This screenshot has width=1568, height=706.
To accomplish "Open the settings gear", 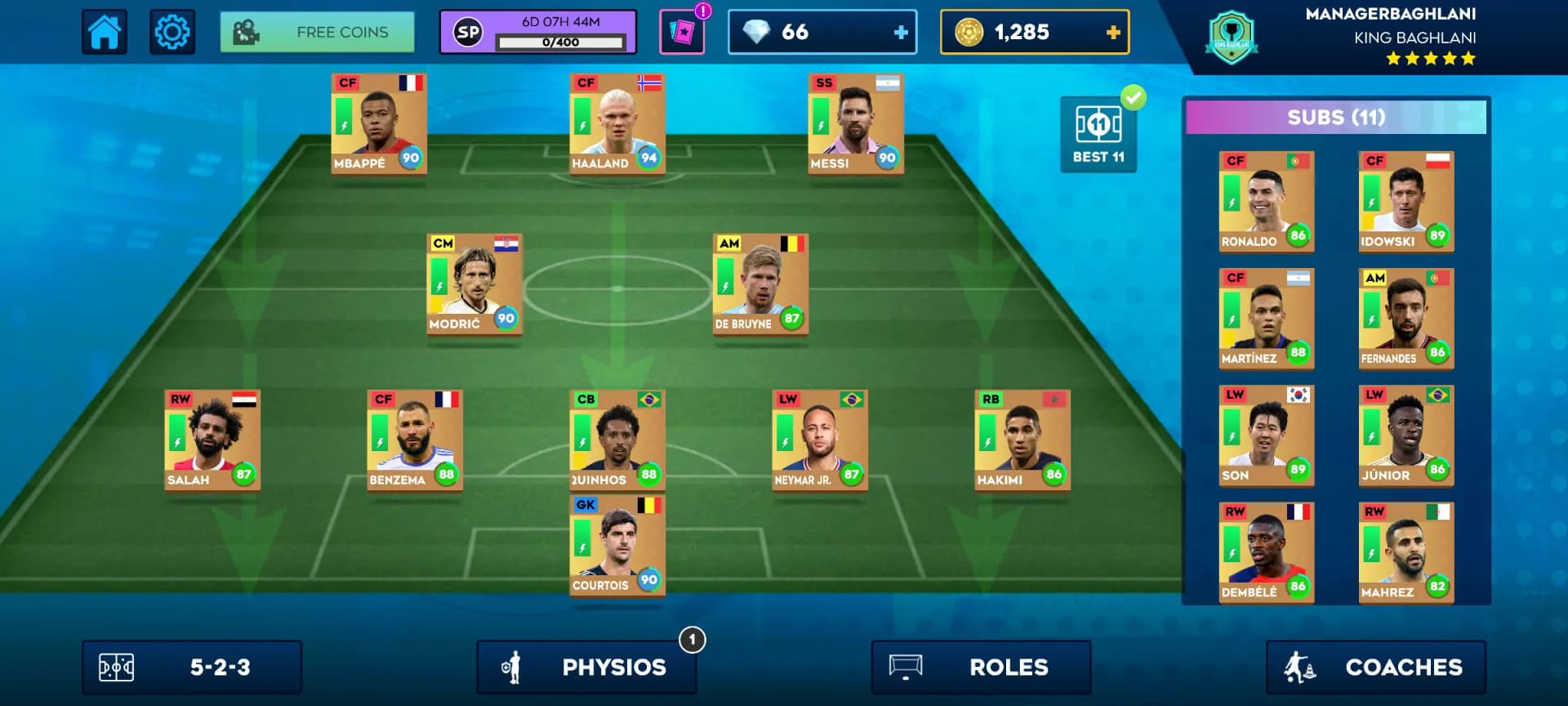I will click(x=172, y=33).
